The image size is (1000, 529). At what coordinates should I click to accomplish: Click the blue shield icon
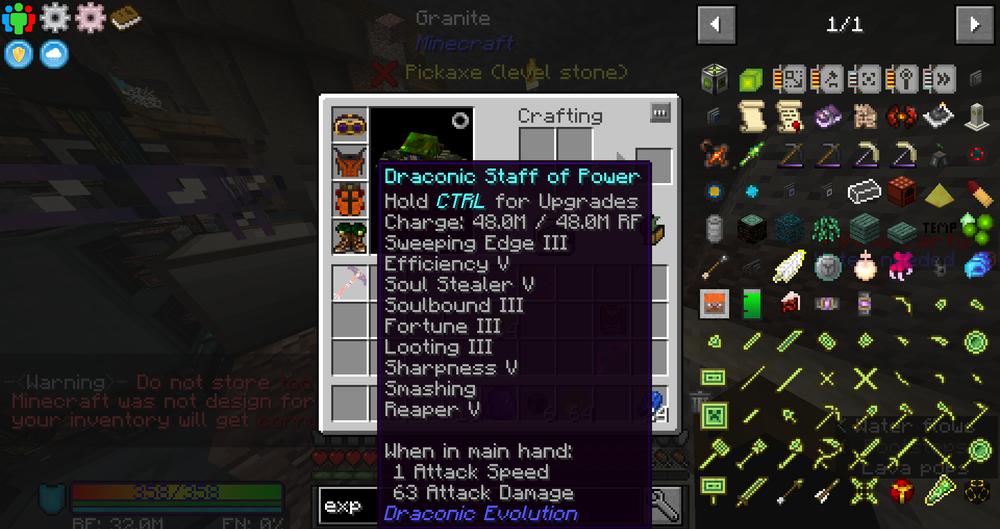click(x=18, y=53)
